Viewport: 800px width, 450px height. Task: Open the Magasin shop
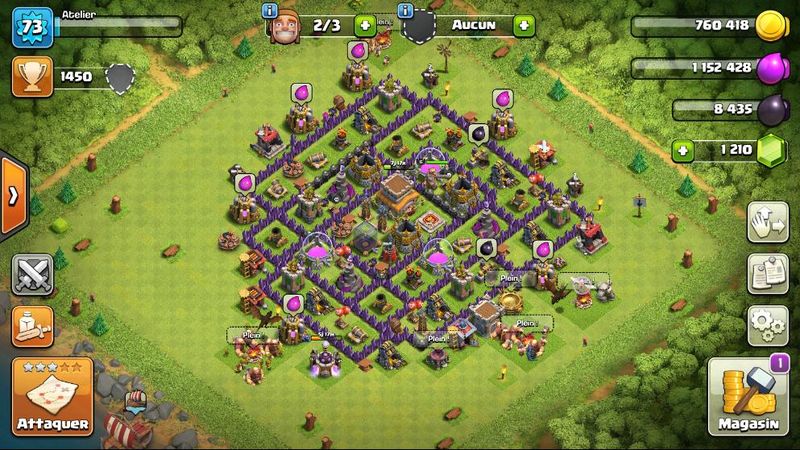click(745, 397)
